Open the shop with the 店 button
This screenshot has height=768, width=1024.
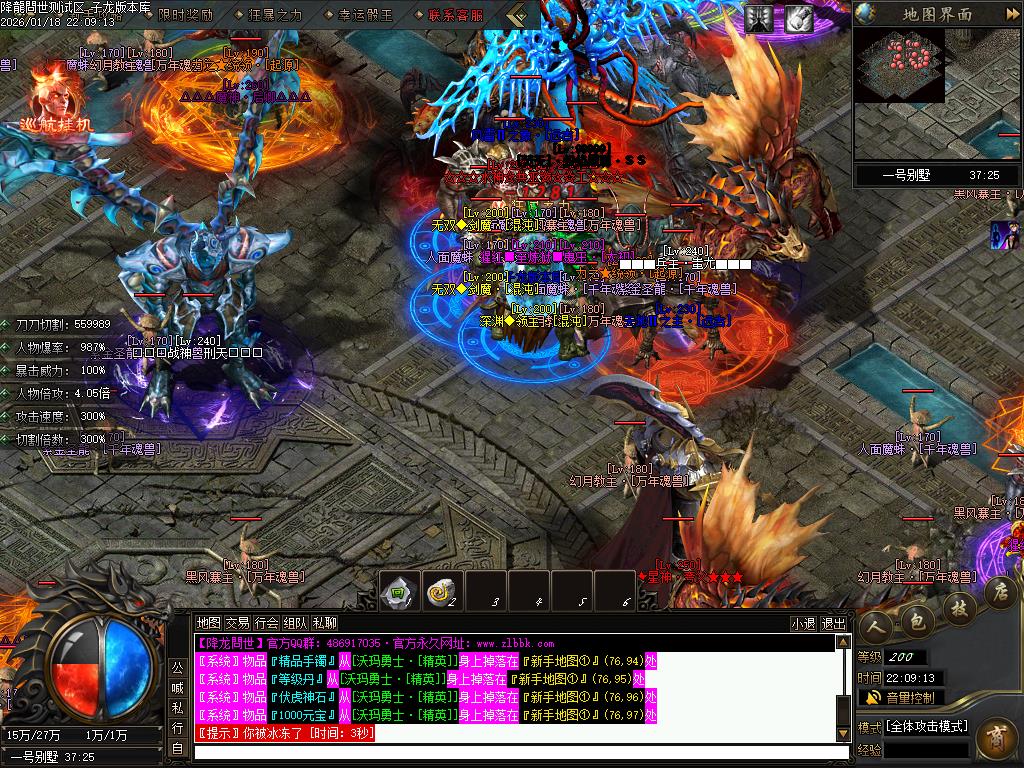click(999, 592)
